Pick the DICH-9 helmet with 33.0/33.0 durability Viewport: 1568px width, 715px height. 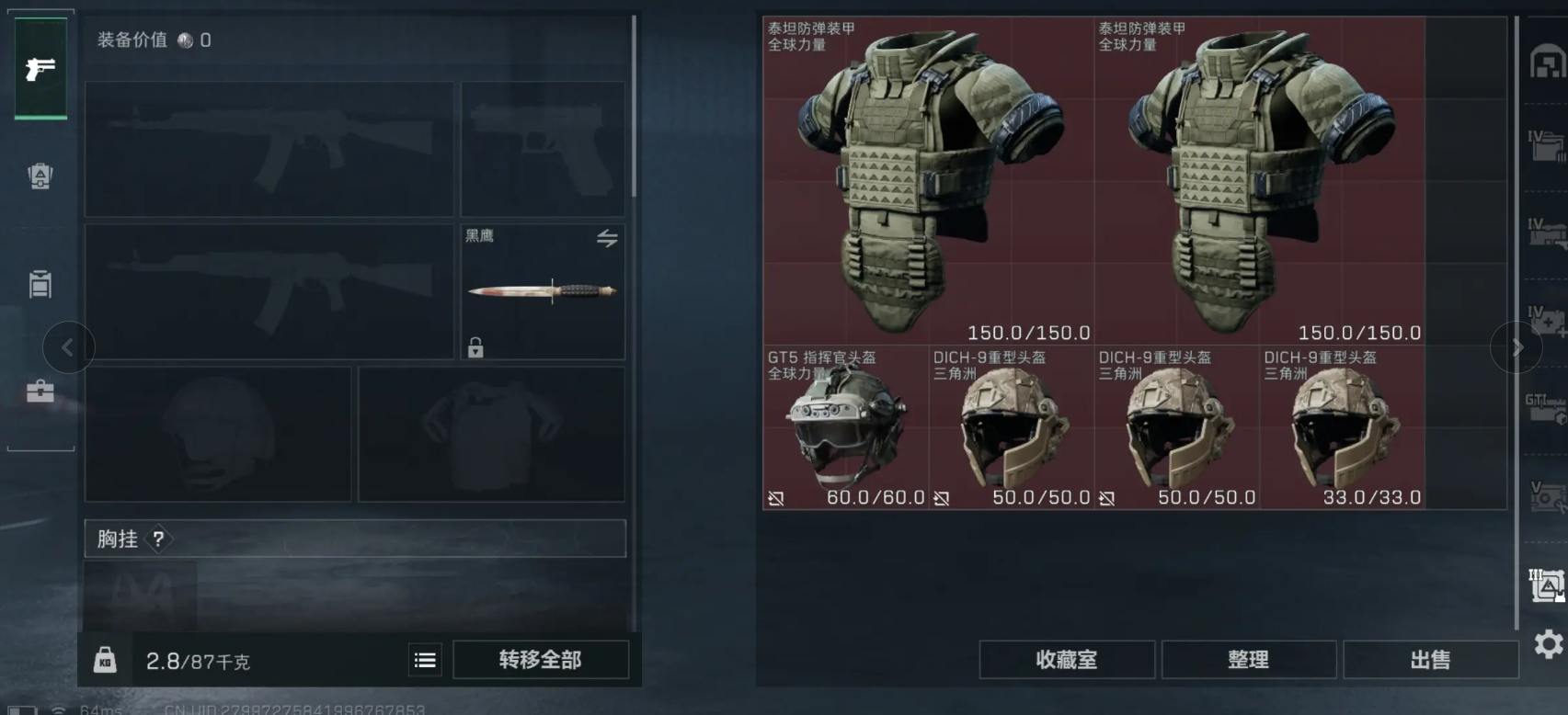tap(1342, 427)
